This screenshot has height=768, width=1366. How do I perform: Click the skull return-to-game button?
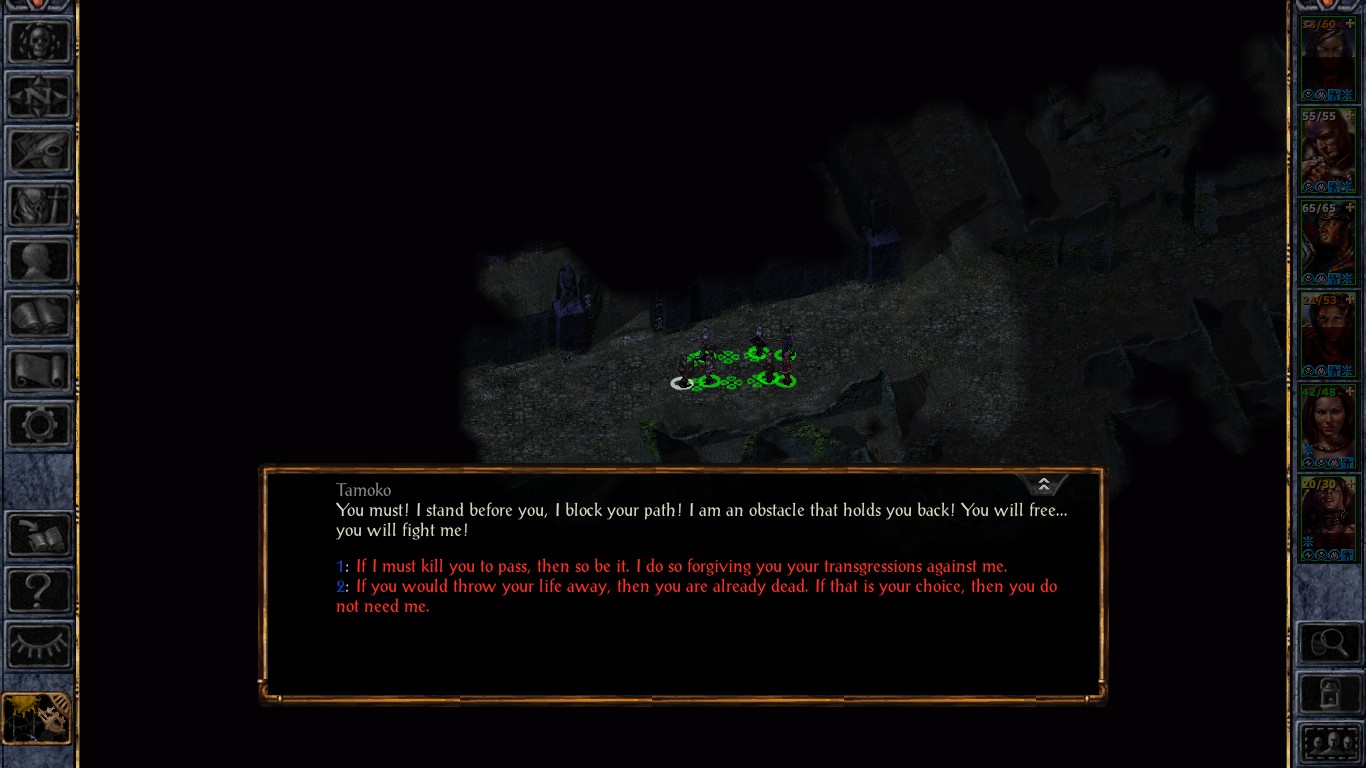39,43
